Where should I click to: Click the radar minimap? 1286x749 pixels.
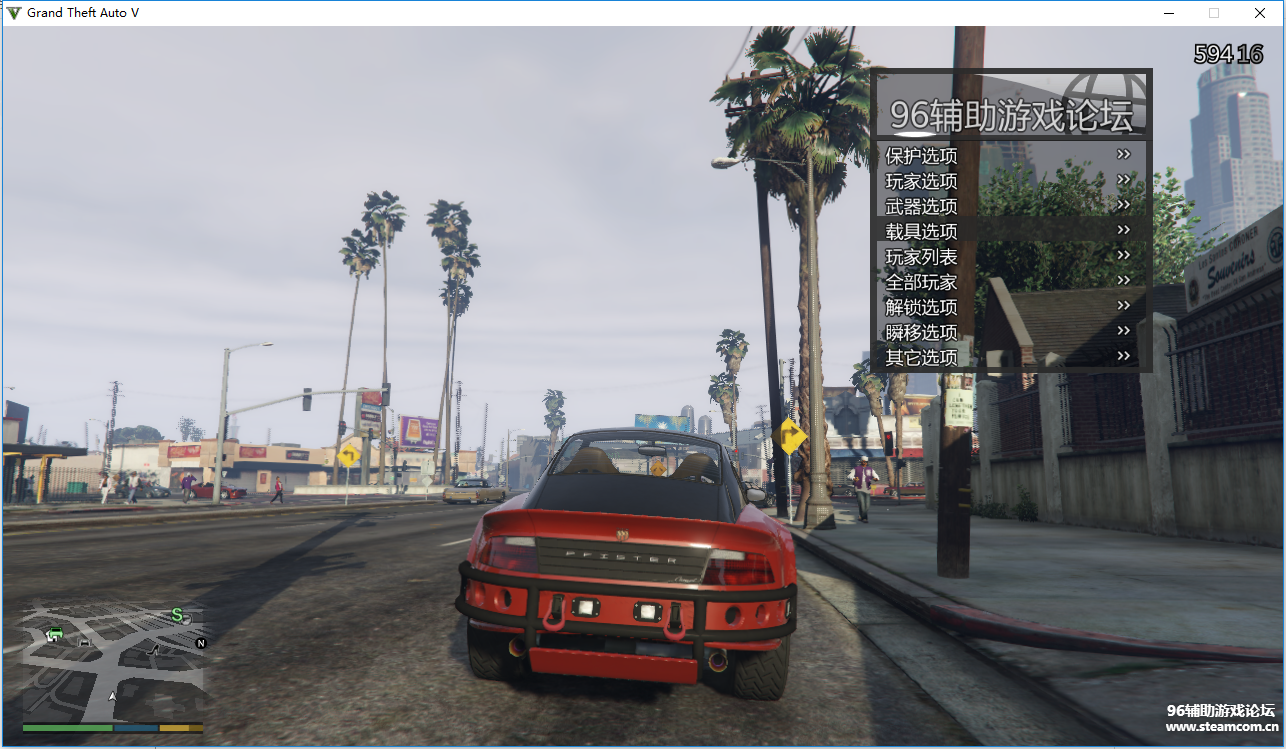(x=113, y=658)
